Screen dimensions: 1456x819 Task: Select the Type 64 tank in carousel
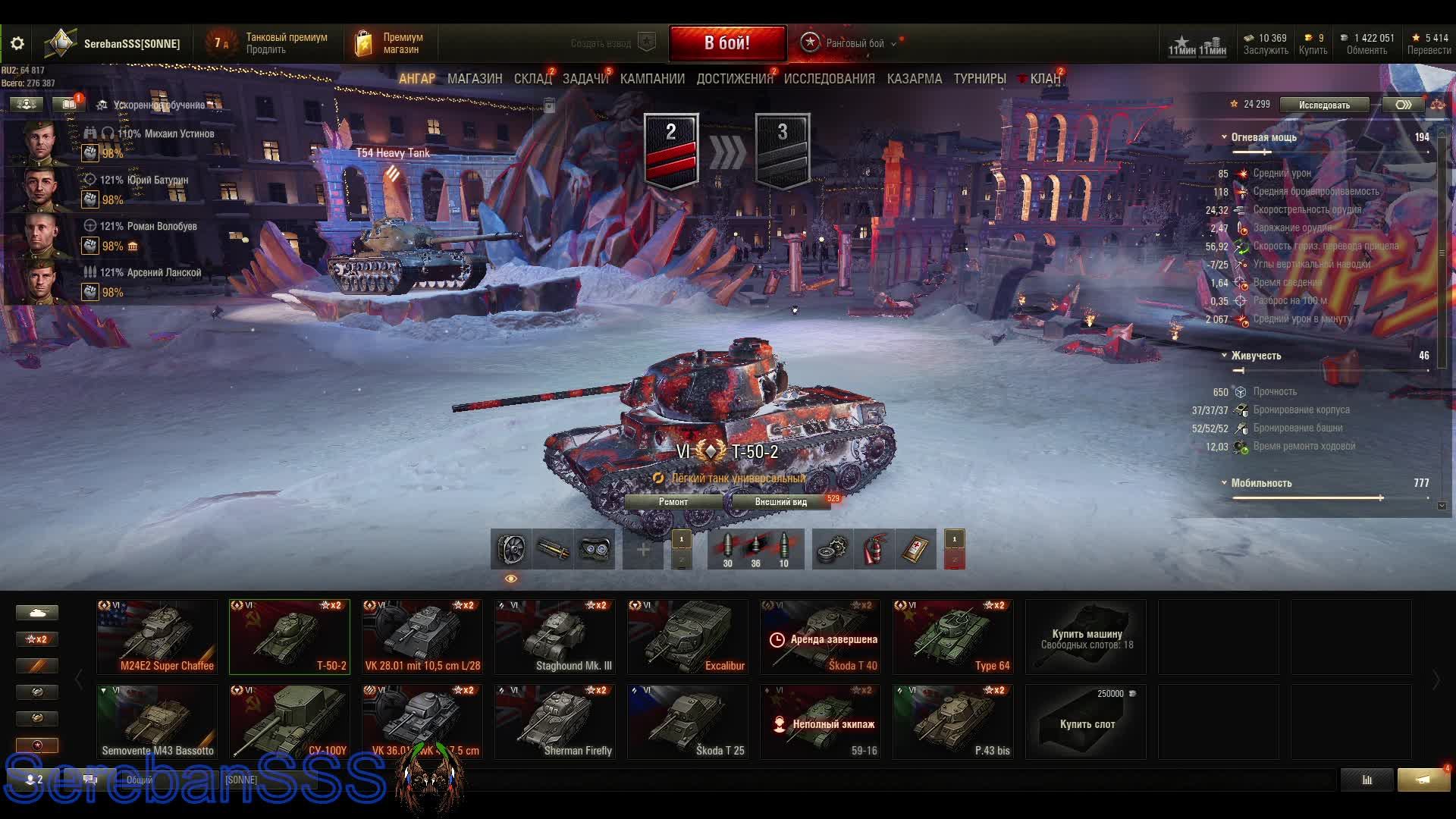point(953,637)
